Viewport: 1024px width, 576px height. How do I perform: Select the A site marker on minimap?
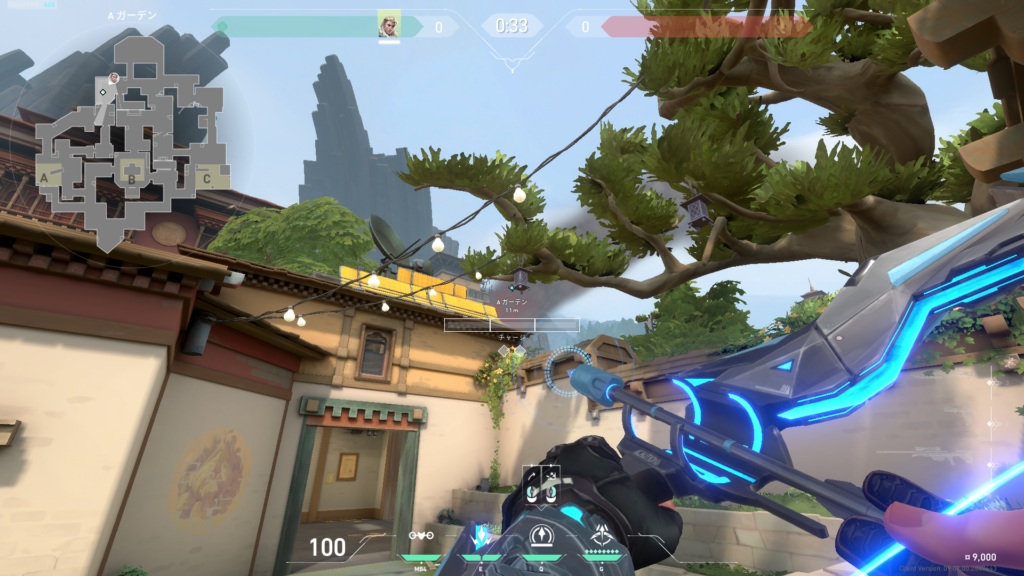click(x=46, y=177)
